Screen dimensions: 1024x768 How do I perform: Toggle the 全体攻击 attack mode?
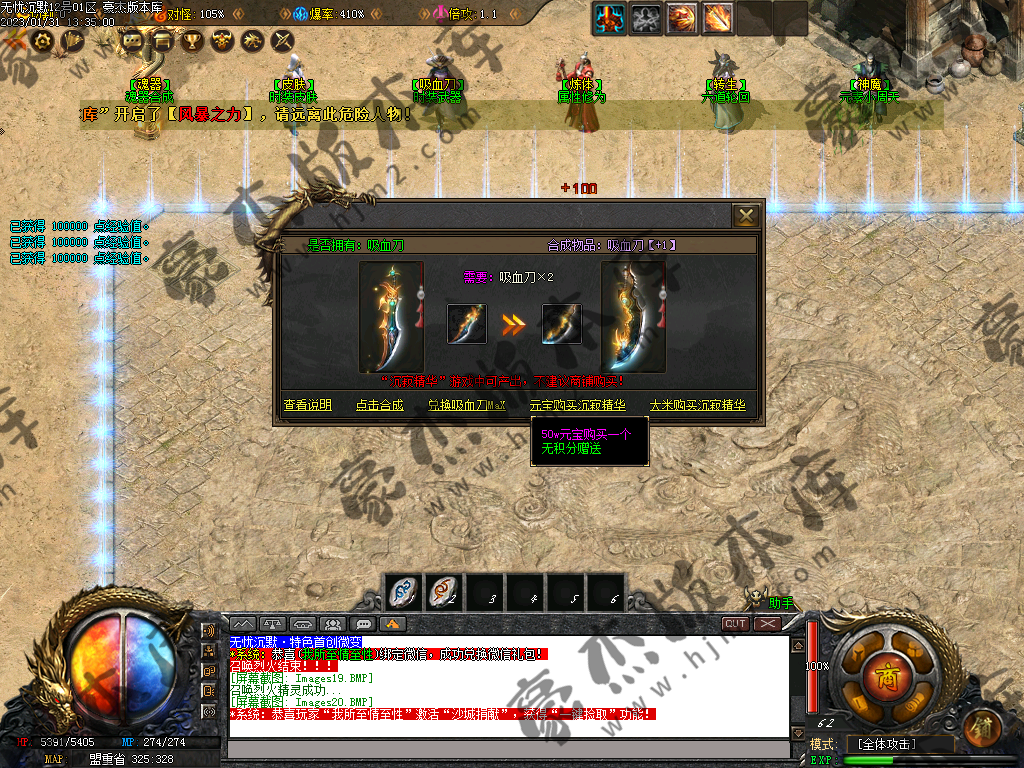pyautogui.click(x=885, y=745)
